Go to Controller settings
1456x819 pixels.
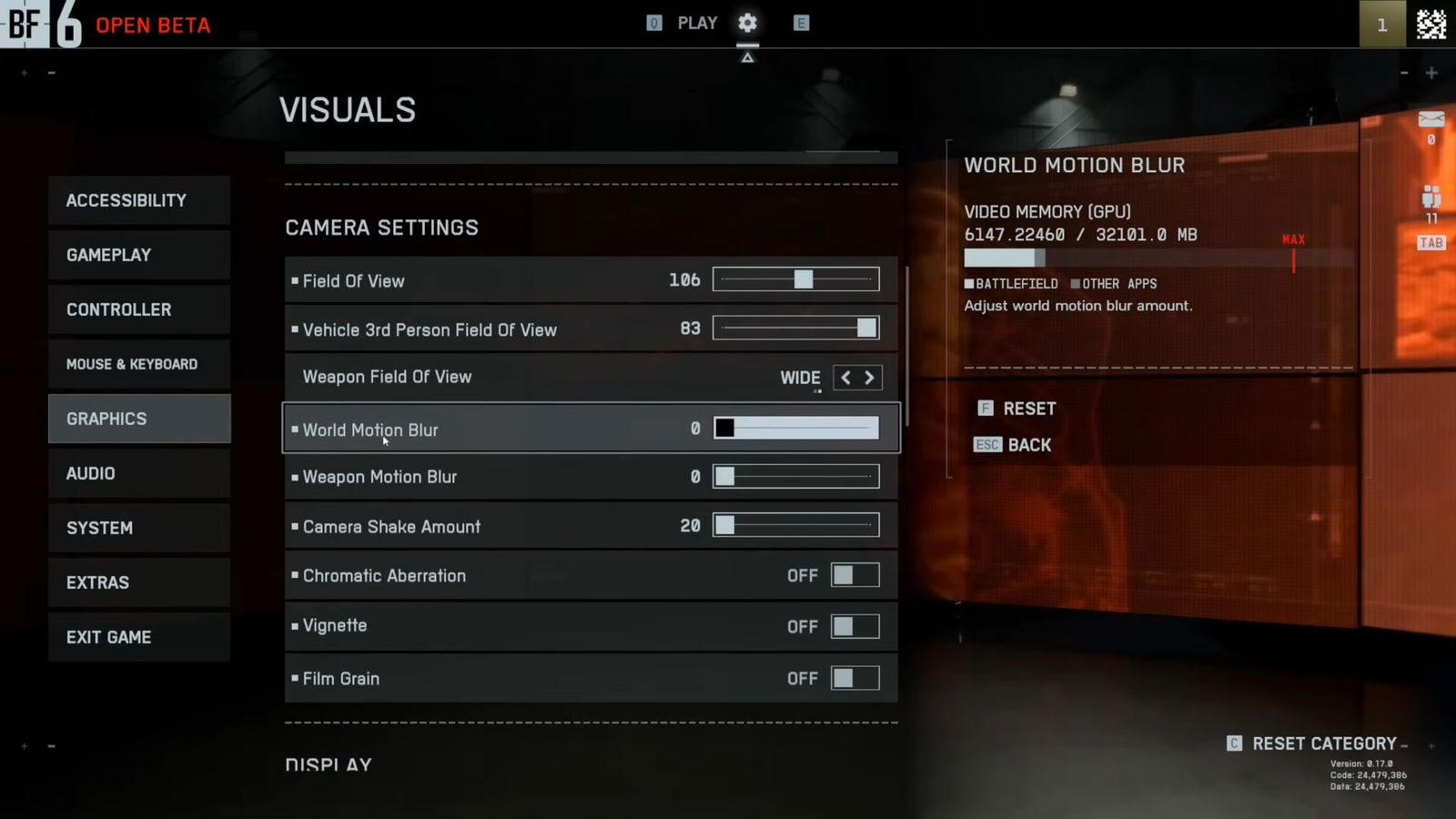(x=139, y=309)
